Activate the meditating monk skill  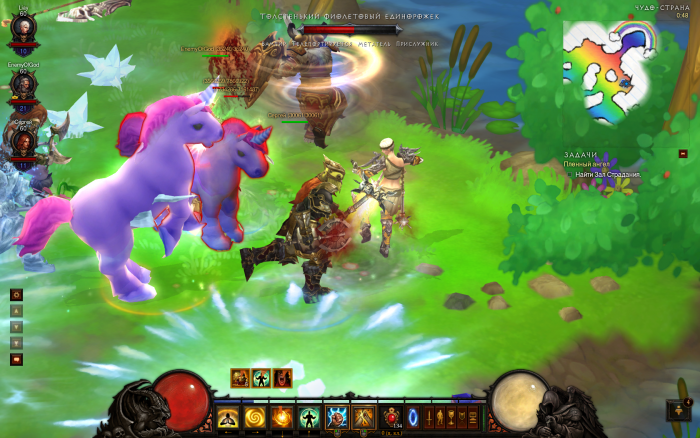(228, 416)
